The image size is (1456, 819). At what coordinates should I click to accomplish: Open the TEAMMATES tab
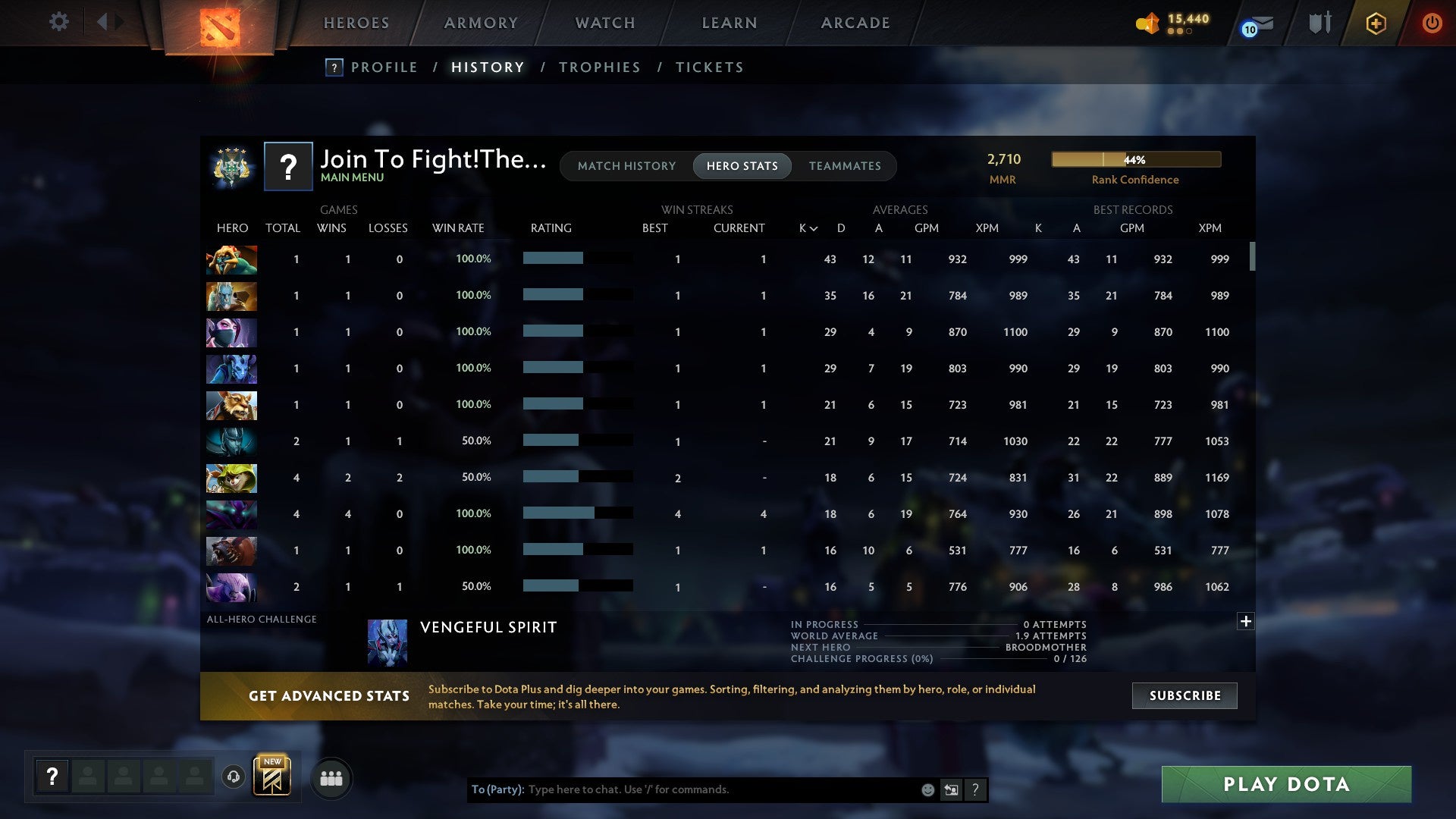coord(845,166)
